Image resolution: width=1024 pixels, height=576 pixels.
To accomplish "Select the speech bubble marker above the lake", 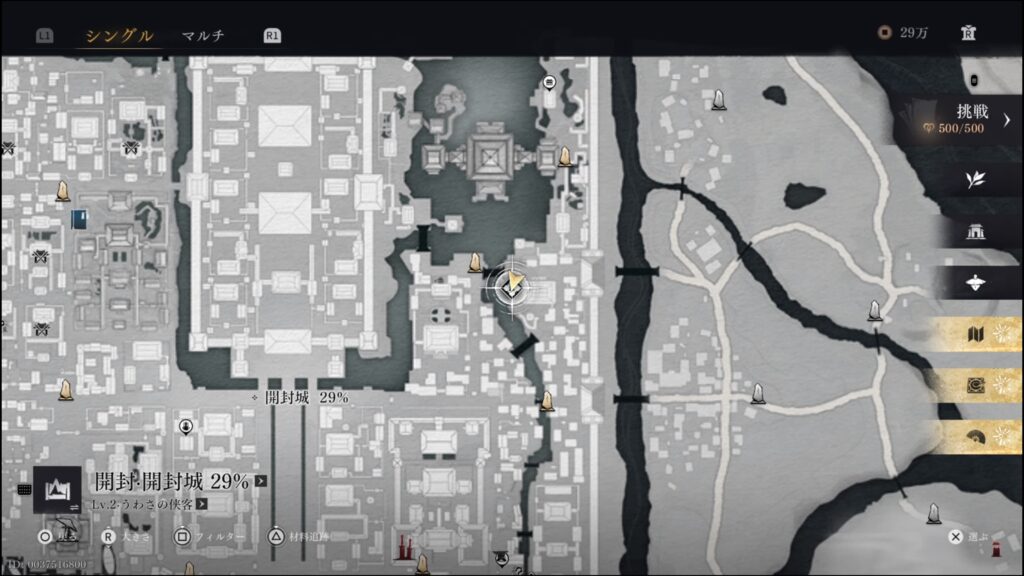I will 549,82.
